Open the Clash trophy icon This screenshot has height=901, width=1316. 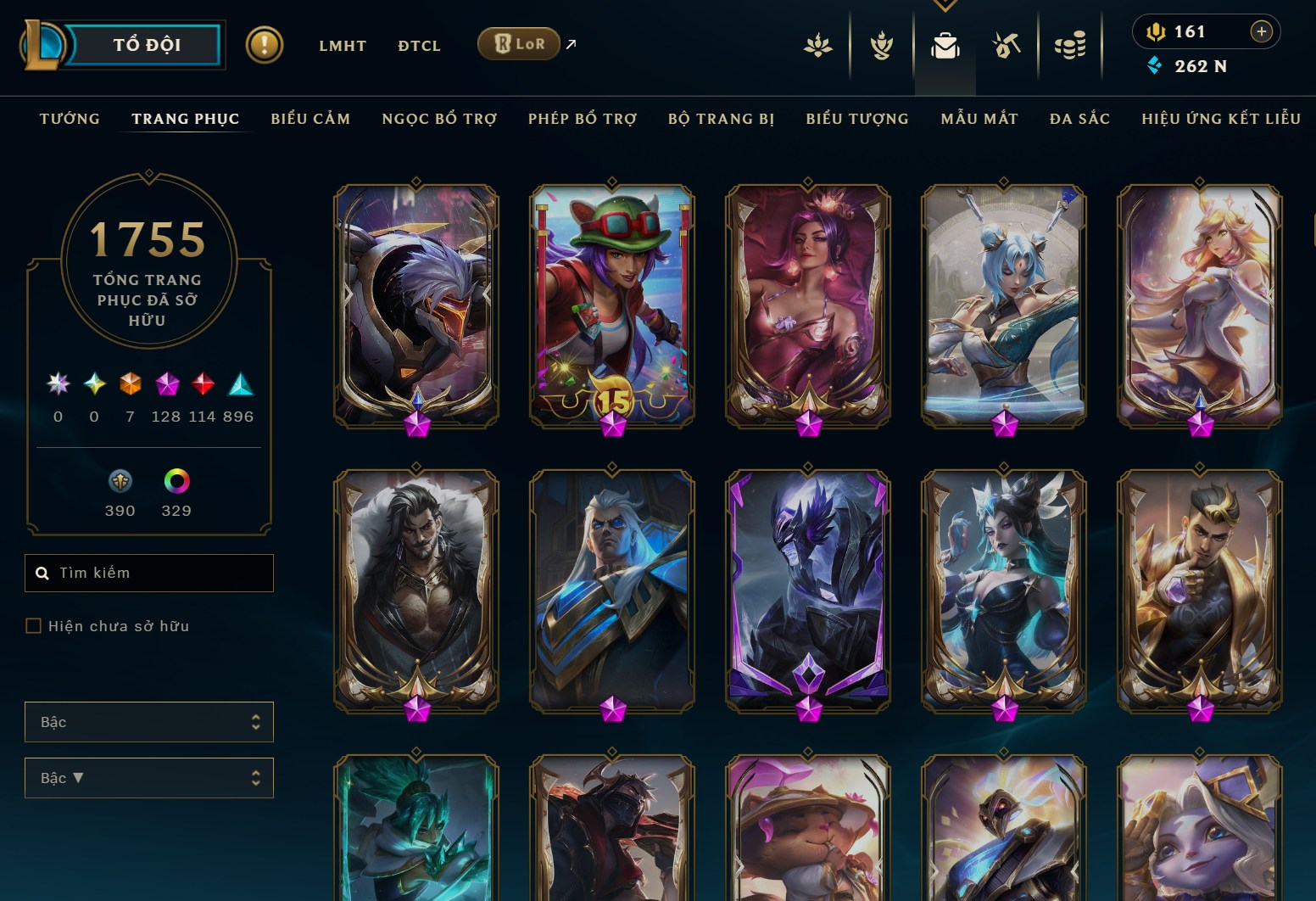click(882, 47)
